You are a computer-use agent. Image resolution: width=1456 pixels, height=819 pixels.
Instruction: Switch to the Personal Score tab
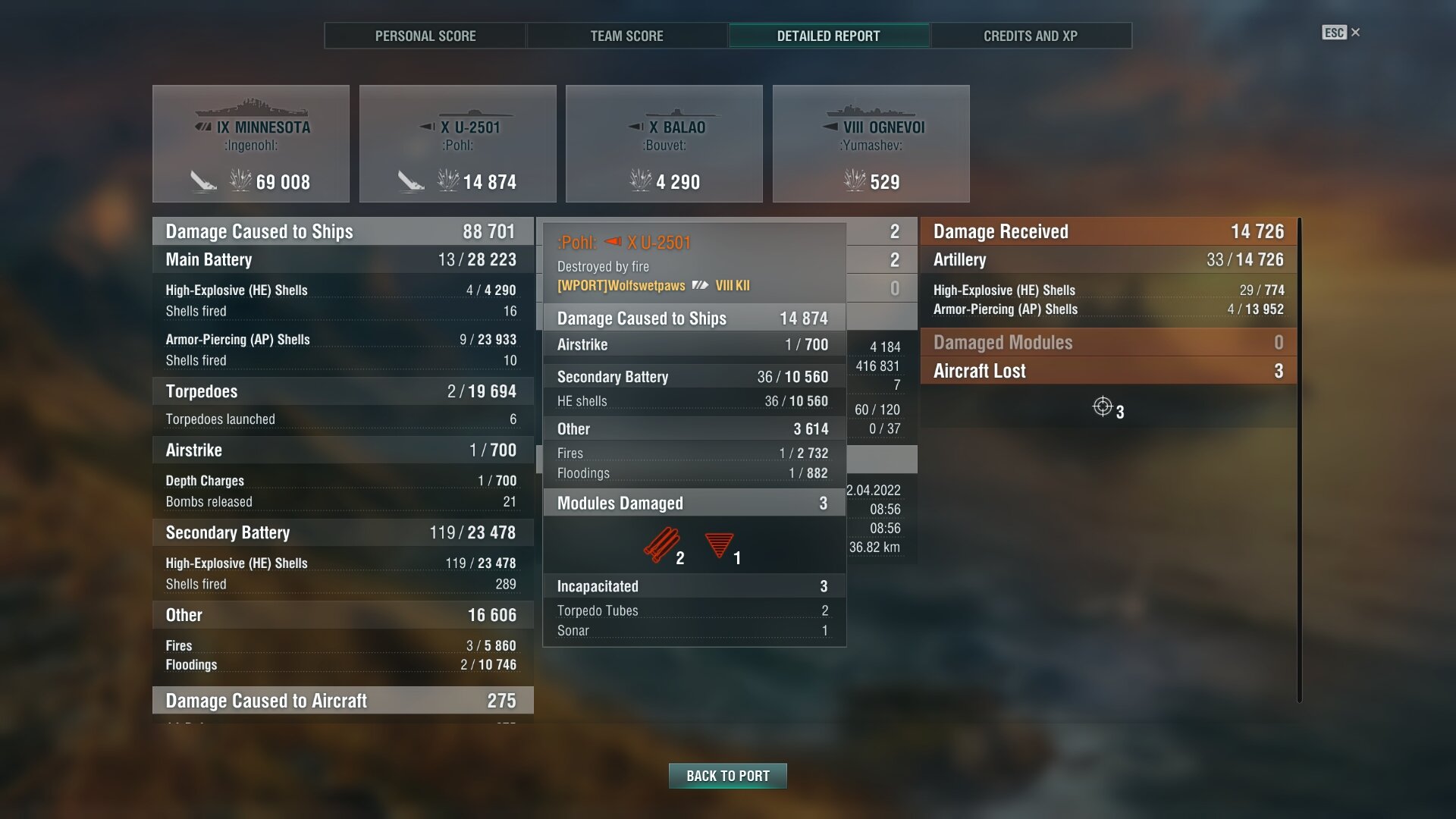[425, 36]
